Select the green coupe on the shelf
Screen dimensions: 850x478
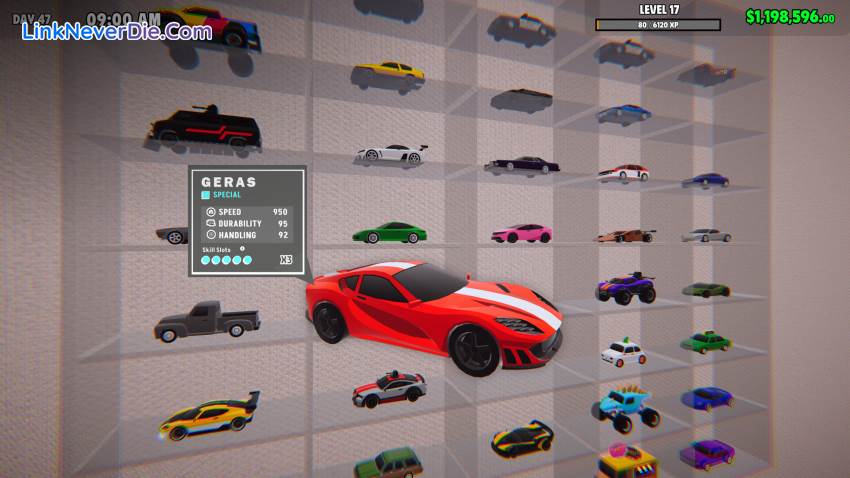(389, 233)
